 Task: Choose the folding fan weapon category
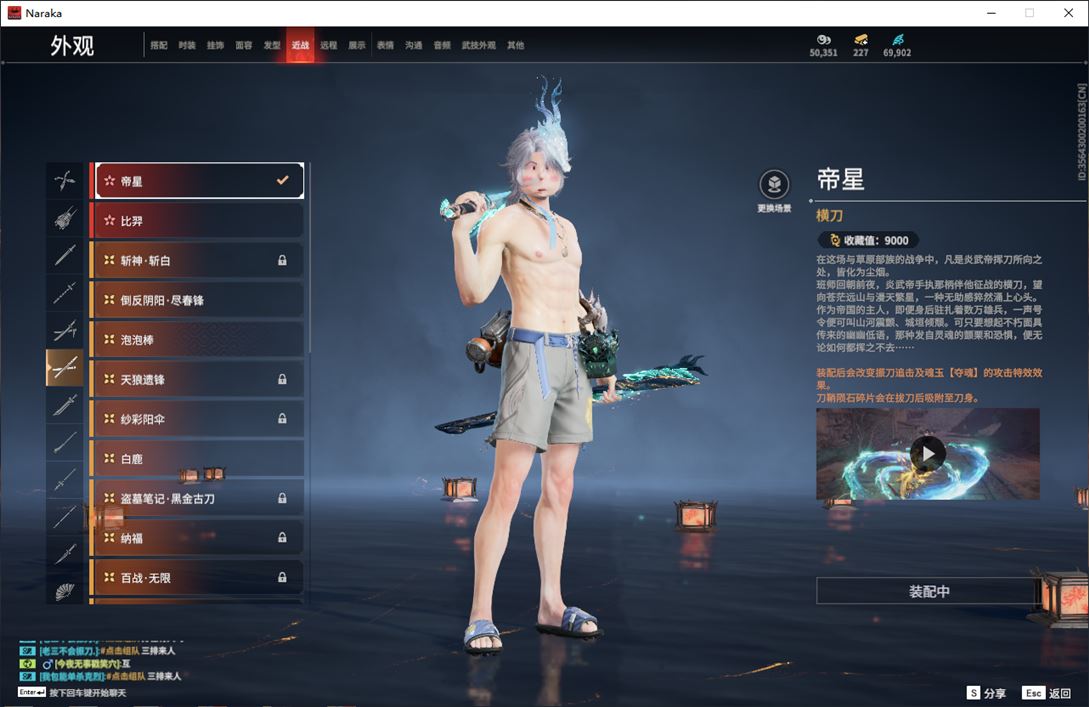click(65, 591)
